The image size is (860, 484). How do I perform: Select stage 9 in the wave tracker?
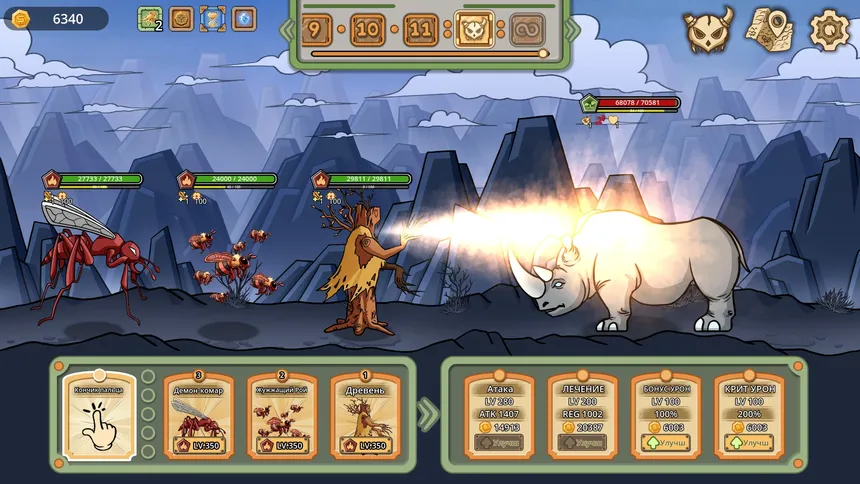pos(316,30)
